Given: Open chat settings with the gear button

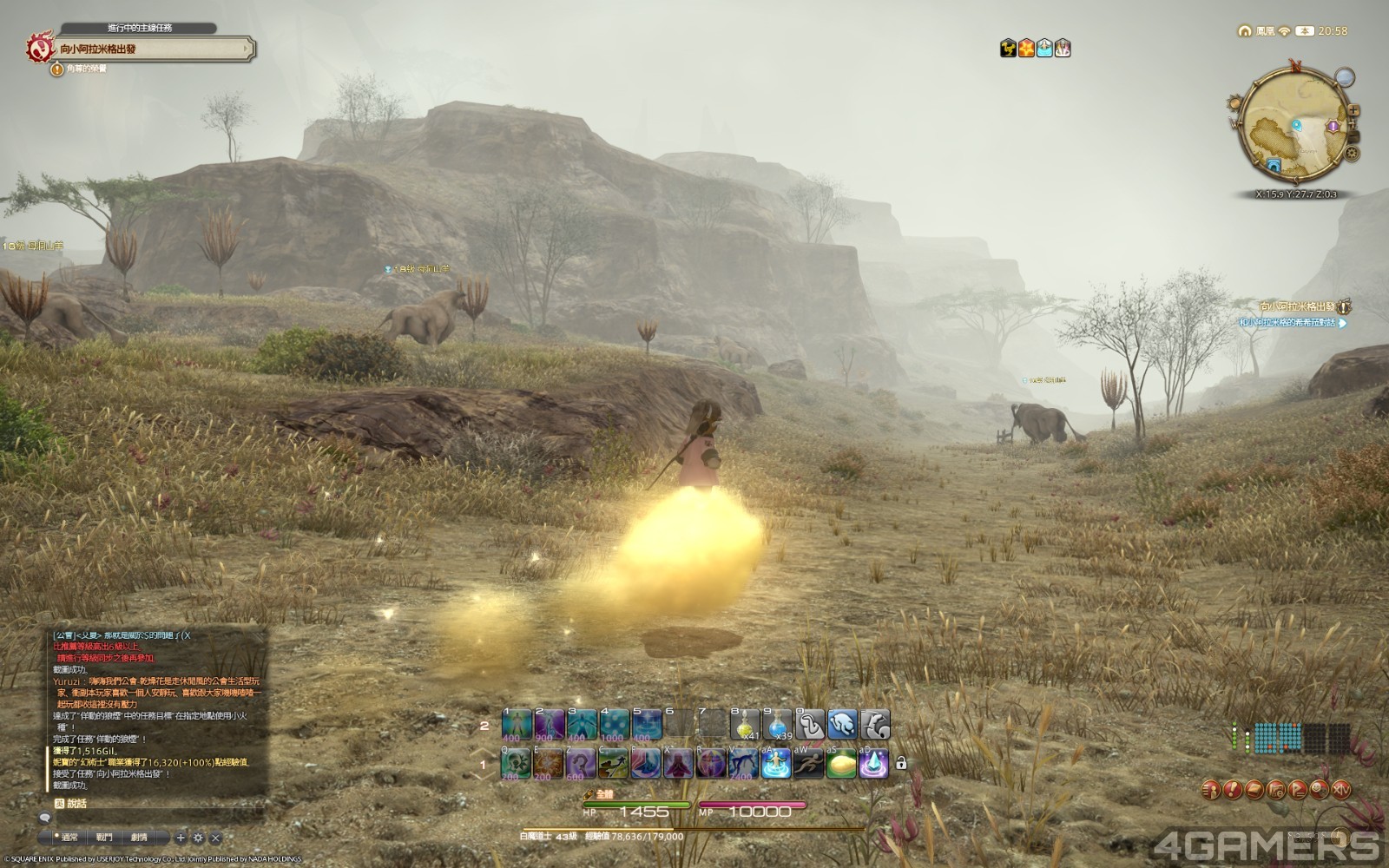Looking at the screenshot, I should (199, 837).
